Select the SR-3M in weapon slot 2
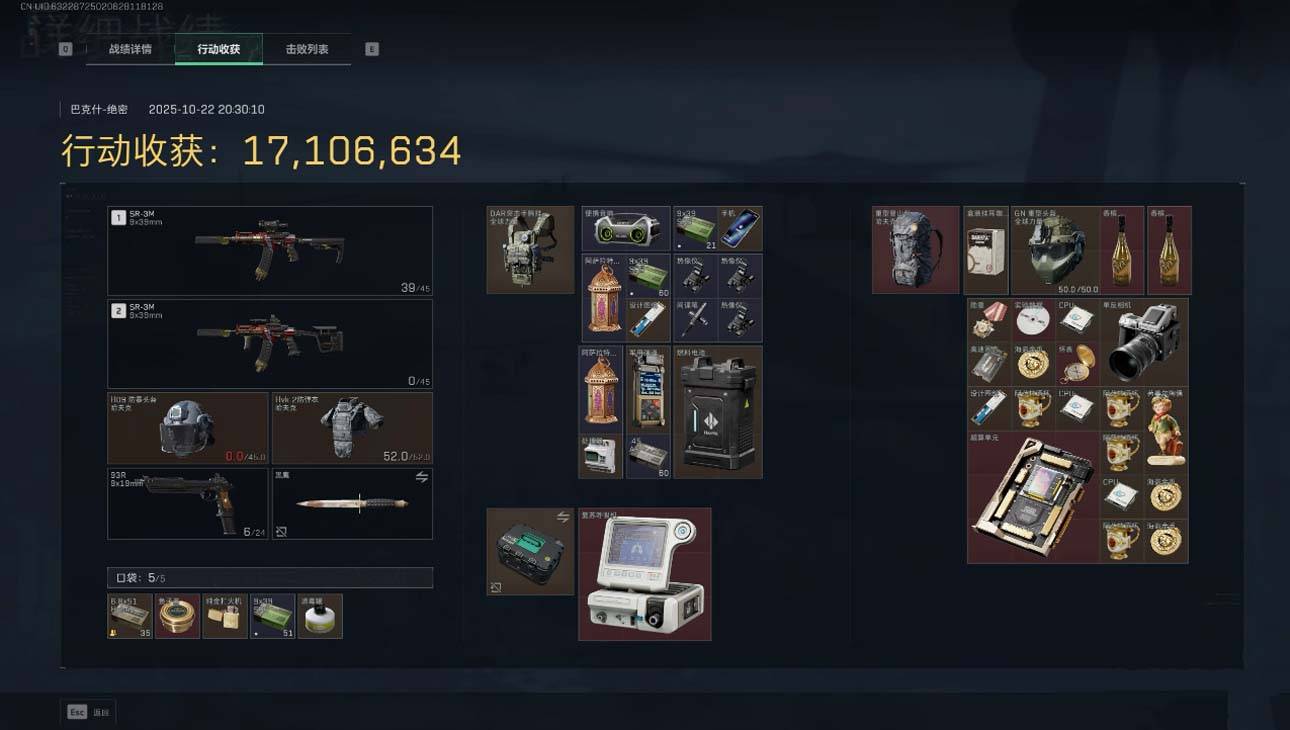Screen dimensions: 1290x730 pos(270,343)
